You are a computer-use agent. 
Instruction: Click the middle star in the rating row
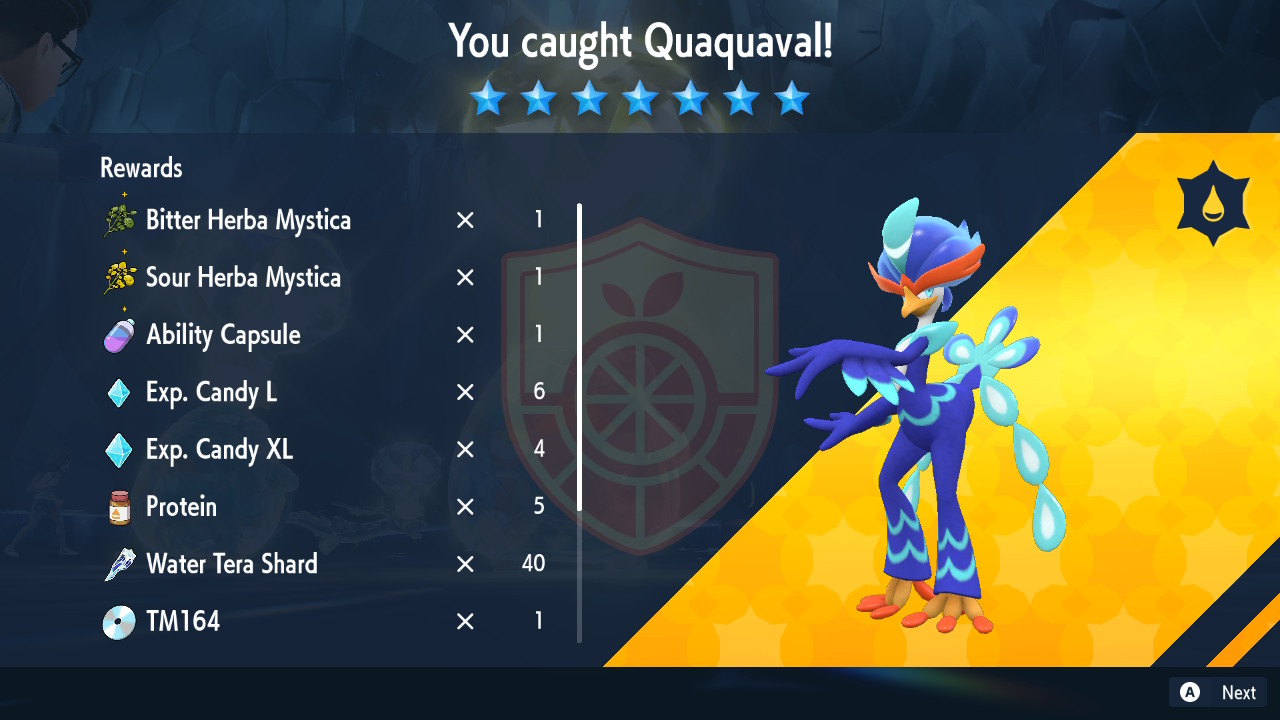(x=640, y=98)
